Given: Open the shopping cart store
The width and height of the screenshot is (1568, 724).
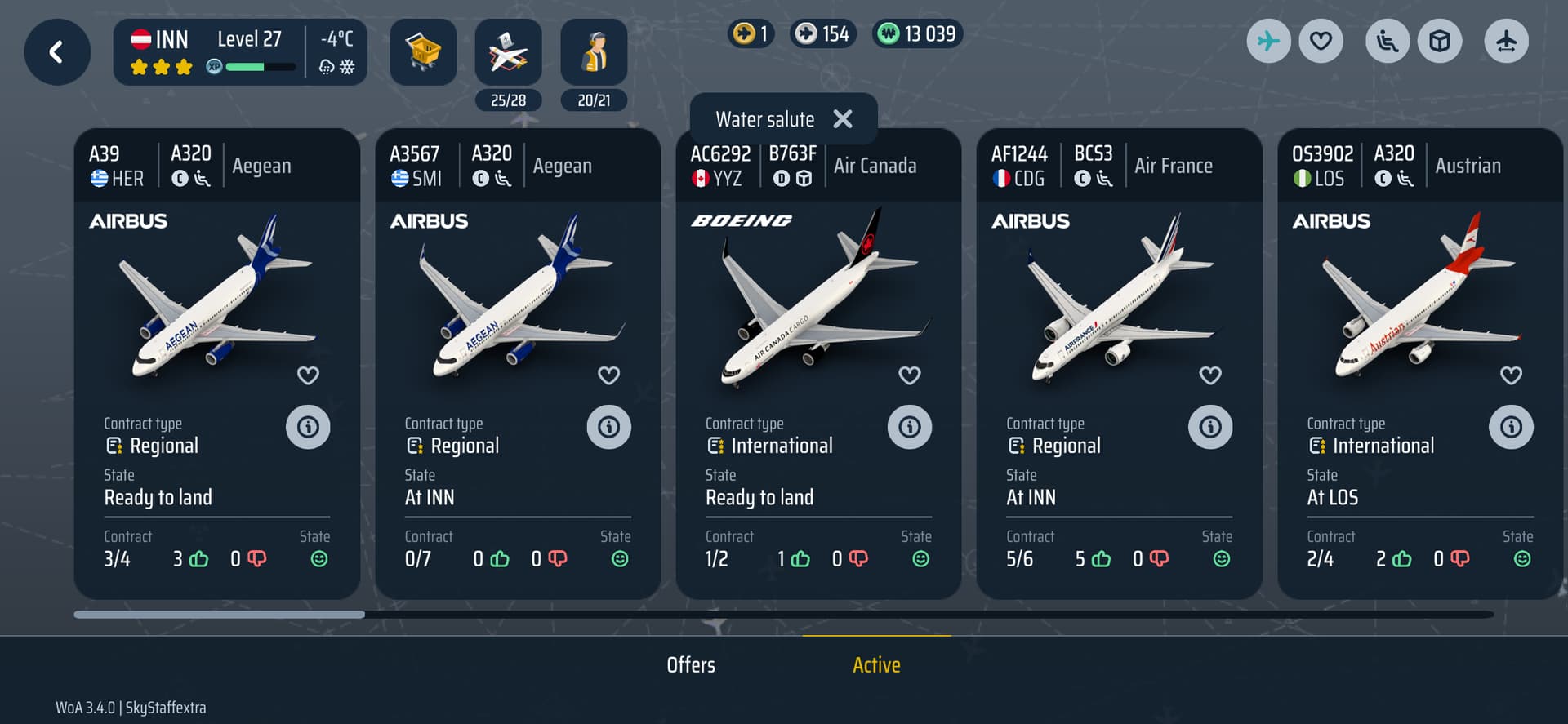Looking at the screenshot, I should coord(423,52).
